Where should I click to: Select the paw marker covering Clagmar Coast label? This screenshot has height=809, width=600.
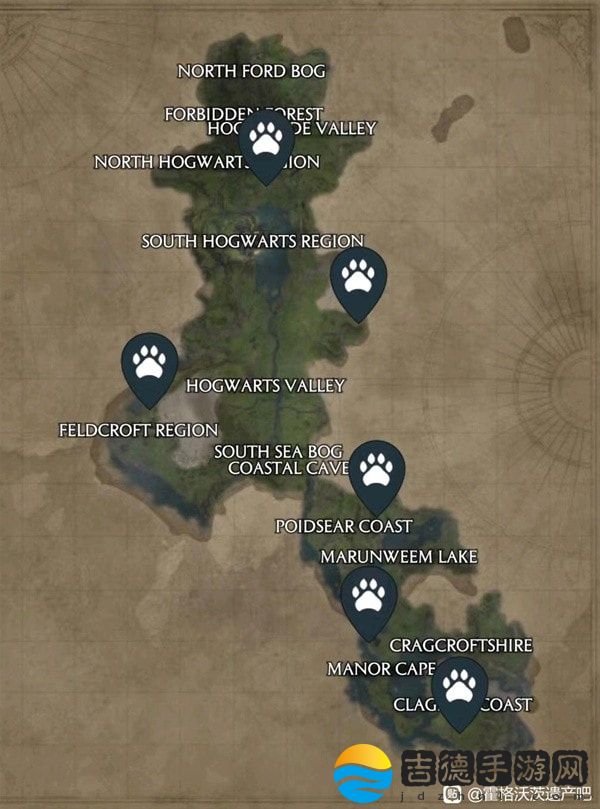pyautogui.click(x=460, y=688)
